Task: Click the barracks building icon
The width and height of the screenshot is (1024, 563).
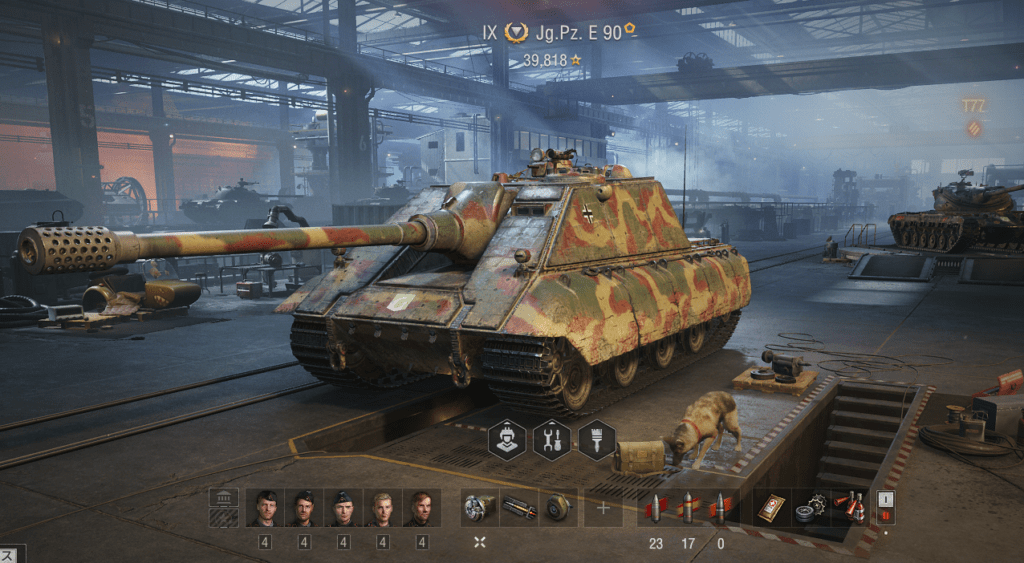Action: point(224,508)
